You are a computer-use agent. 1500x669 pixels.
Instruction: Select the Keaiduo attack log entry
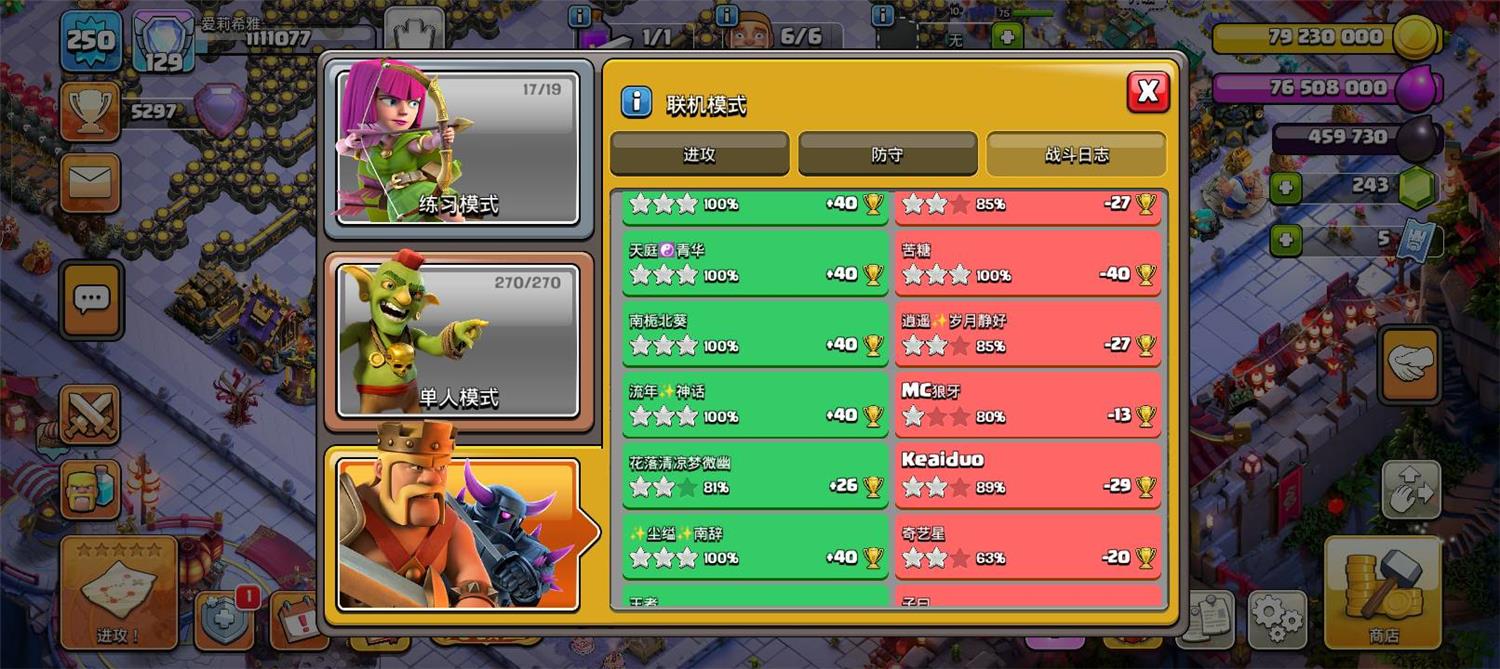click(x=1028, y=475)
